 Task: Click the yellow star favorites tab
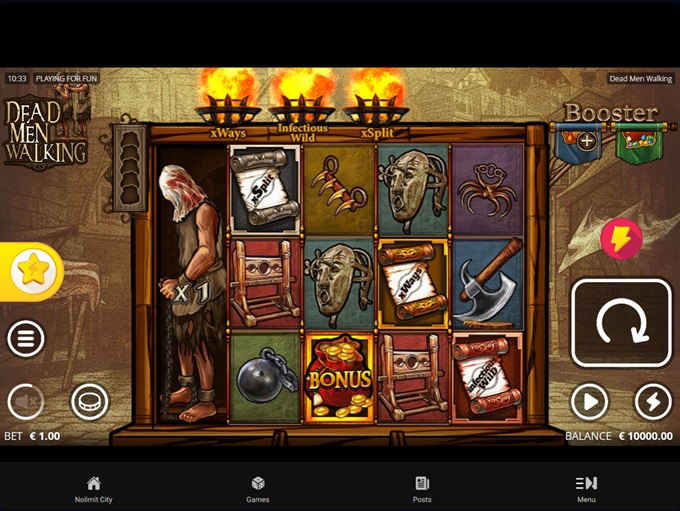32,271
